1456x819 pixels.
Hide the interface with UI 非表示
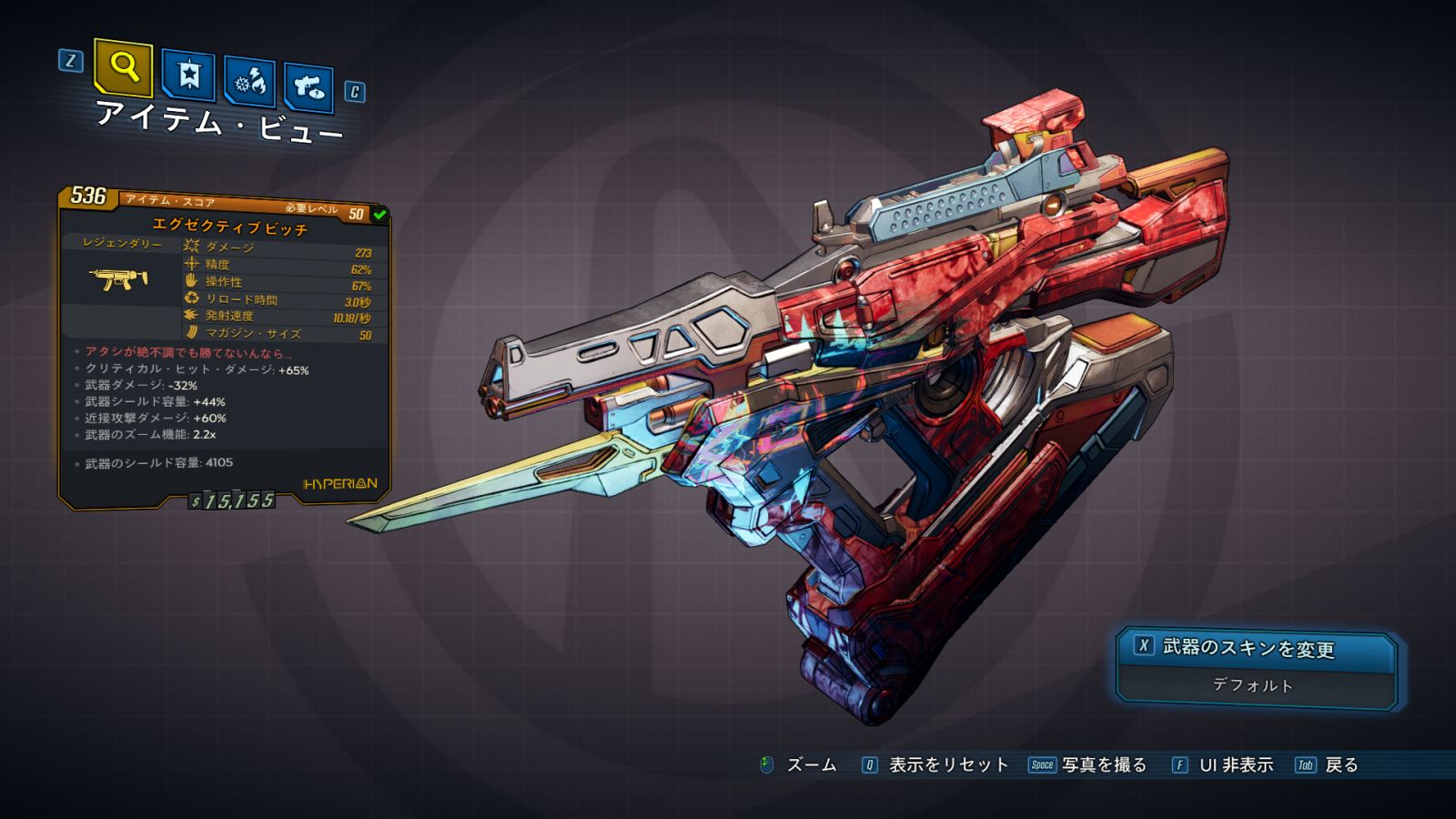tap(1235, 765)
